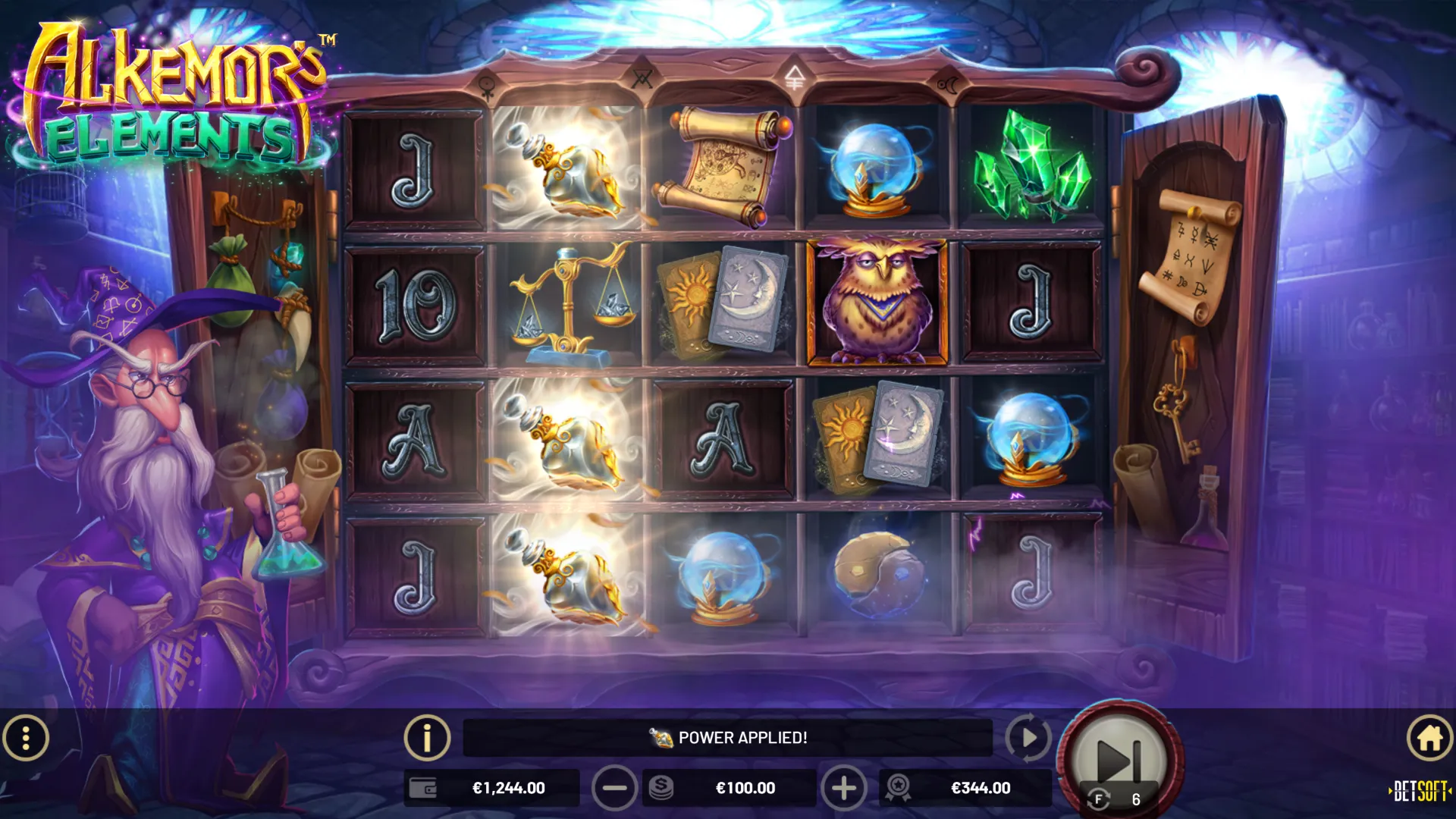Spin the reels with the play button
Viewport: 1456px width, 819px height.
pos(1119,758)
